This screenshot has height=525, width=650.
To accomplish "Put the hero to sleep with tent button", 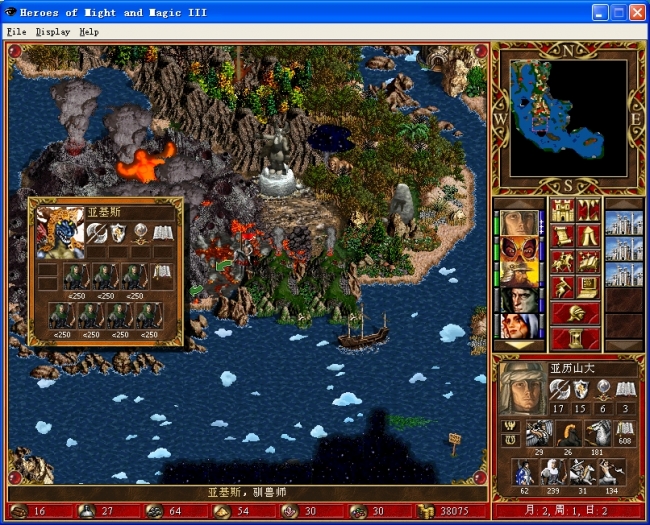I will (588, 236).
